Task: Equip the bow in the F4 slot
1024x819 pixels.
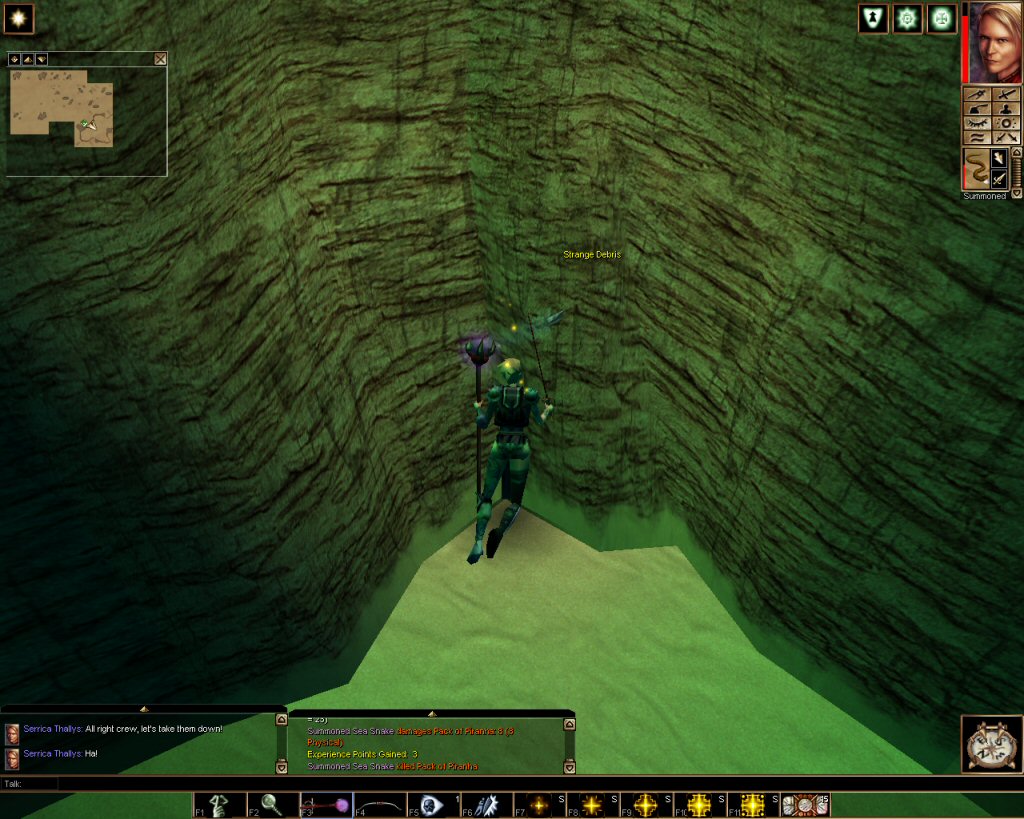Action: (380, 805)
